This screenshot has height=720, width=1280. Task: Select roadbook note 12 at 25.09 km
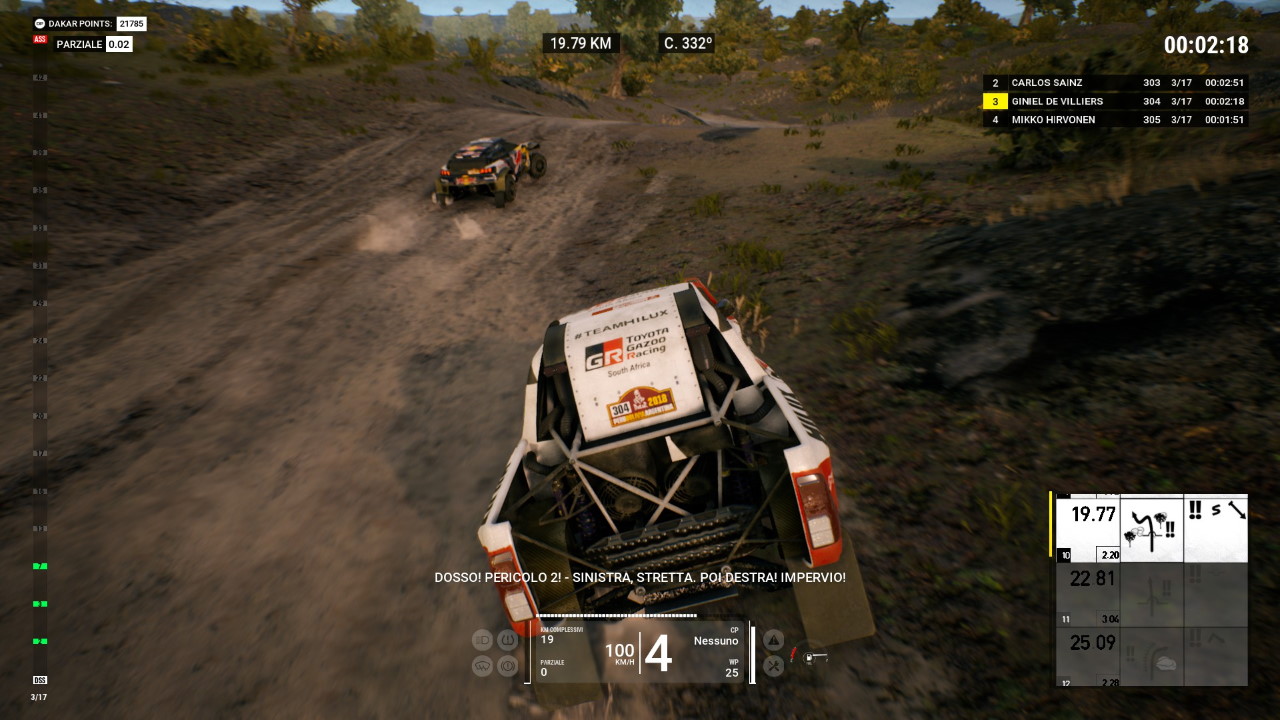tap(1152, 656)
